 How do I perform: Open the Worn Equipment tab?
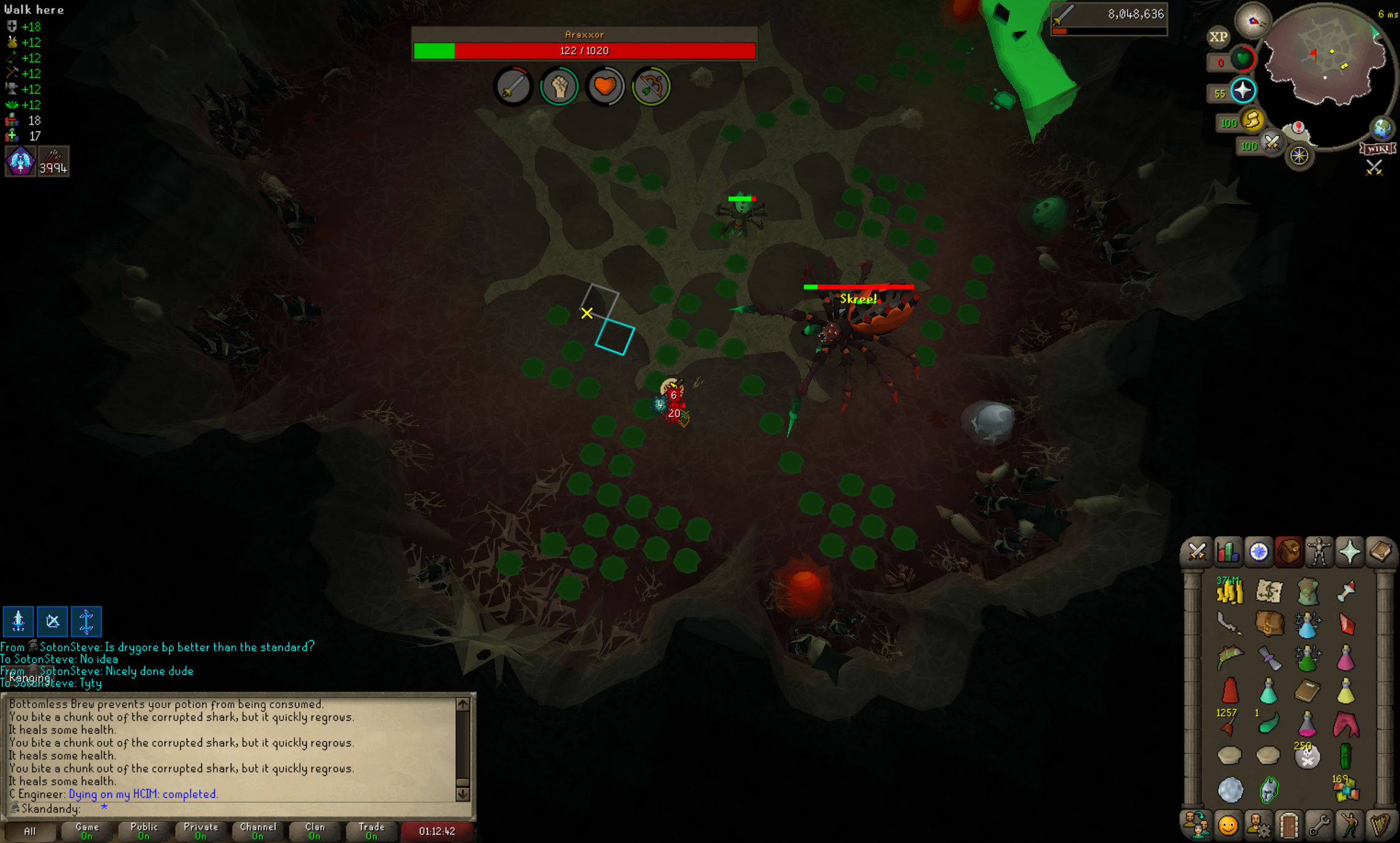[x=1319, y=552]
